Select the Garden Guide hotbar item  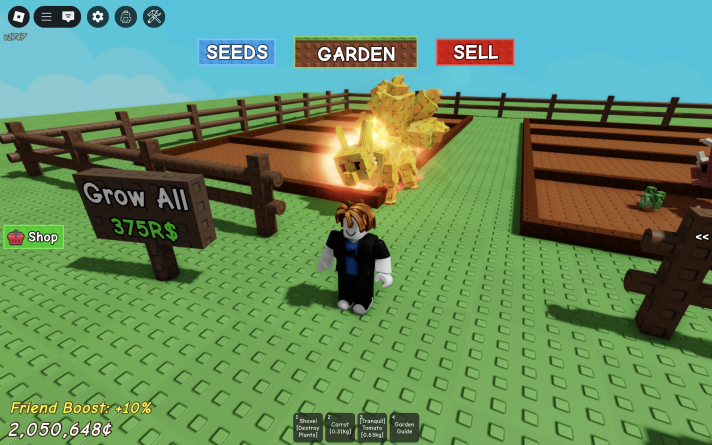[405, 428]
